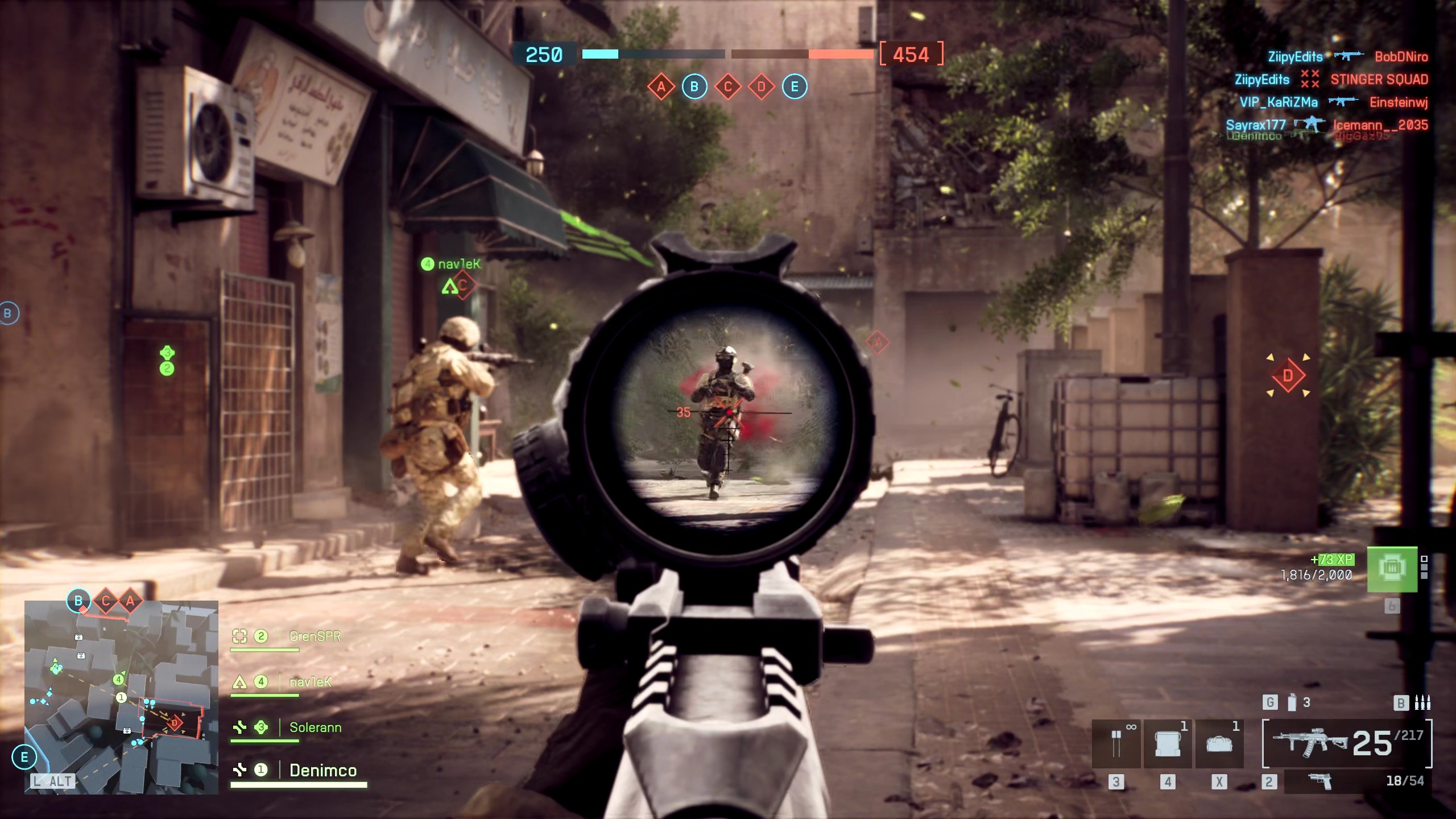
Task: Click your own name Denimco in squad list
Action: click(x=322, y=771)
